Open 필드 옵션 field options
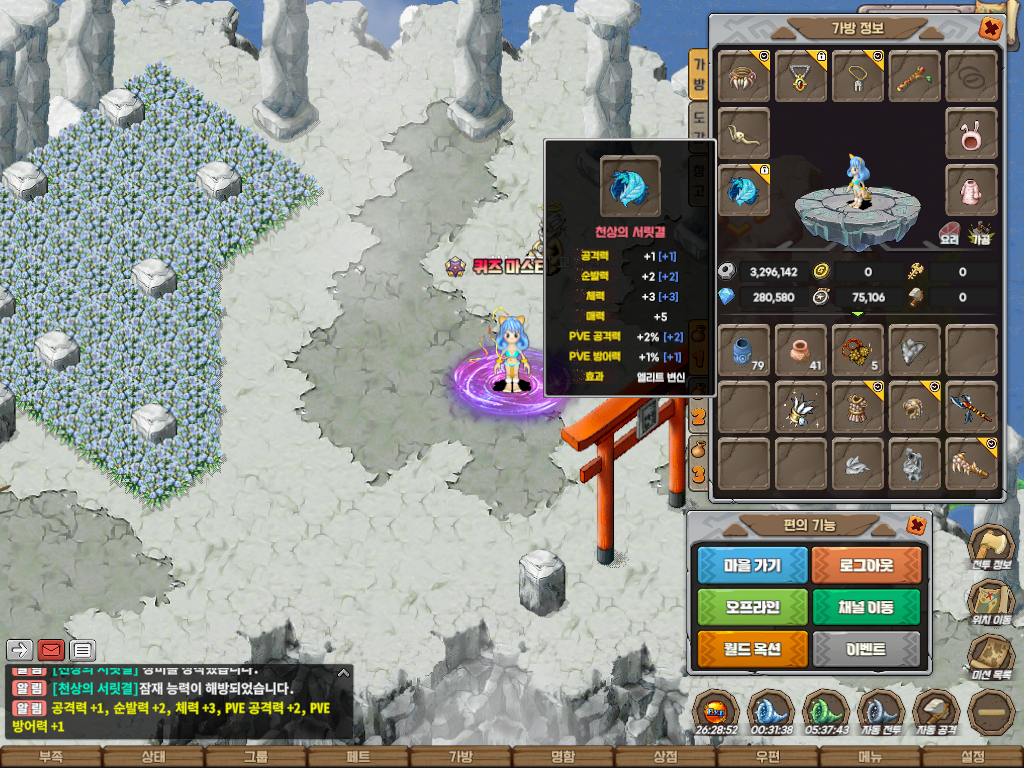This screenshot has height=768, width=1024. coord(752,649)
